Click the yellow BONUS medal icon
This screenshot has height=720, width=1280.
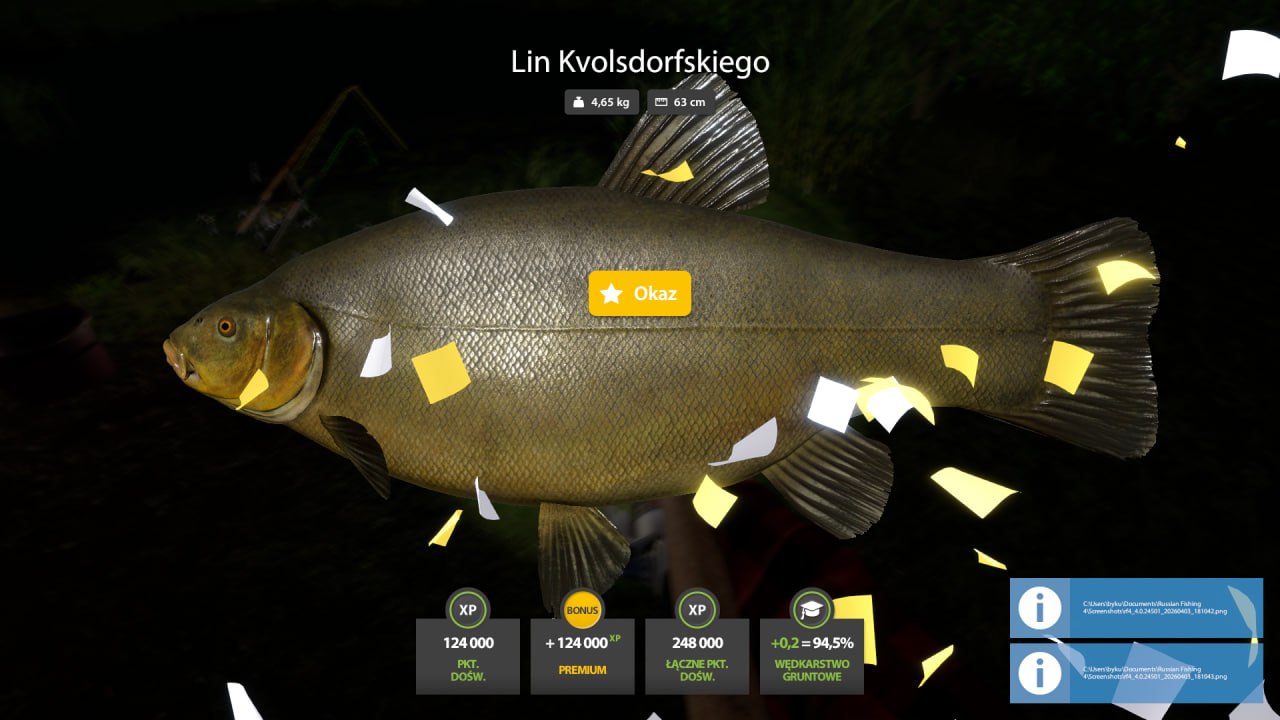[x=582, y=608]
